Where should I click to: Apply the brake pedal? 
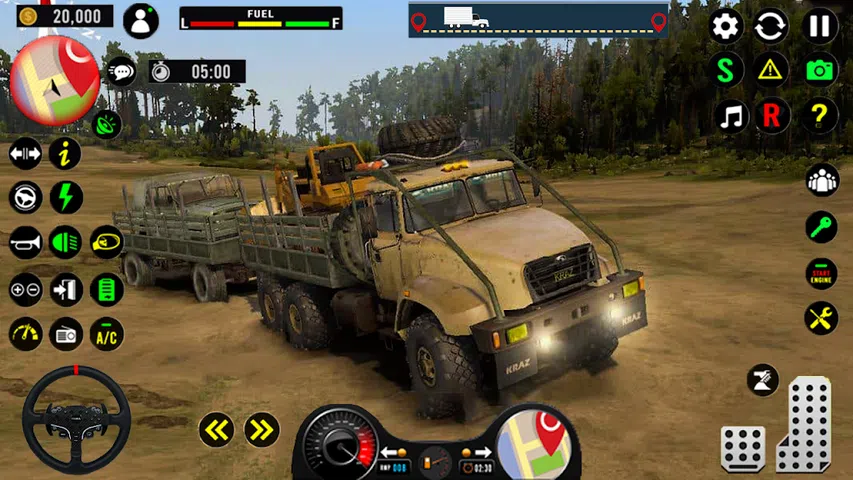[x=743, y=448]
